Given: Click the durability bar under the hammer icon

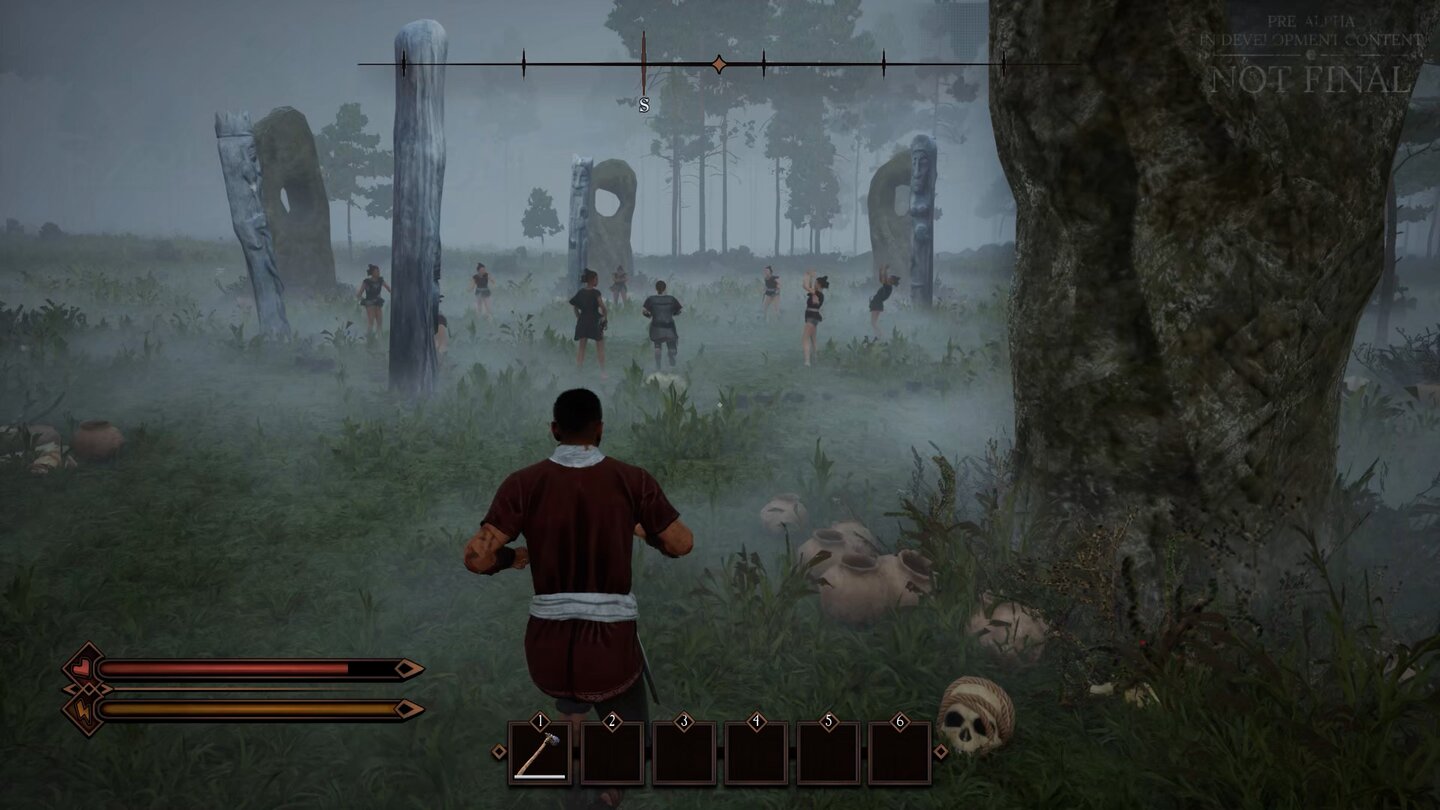Looking at the screenshot, I should pyautogui.click(x=539, y=776).
